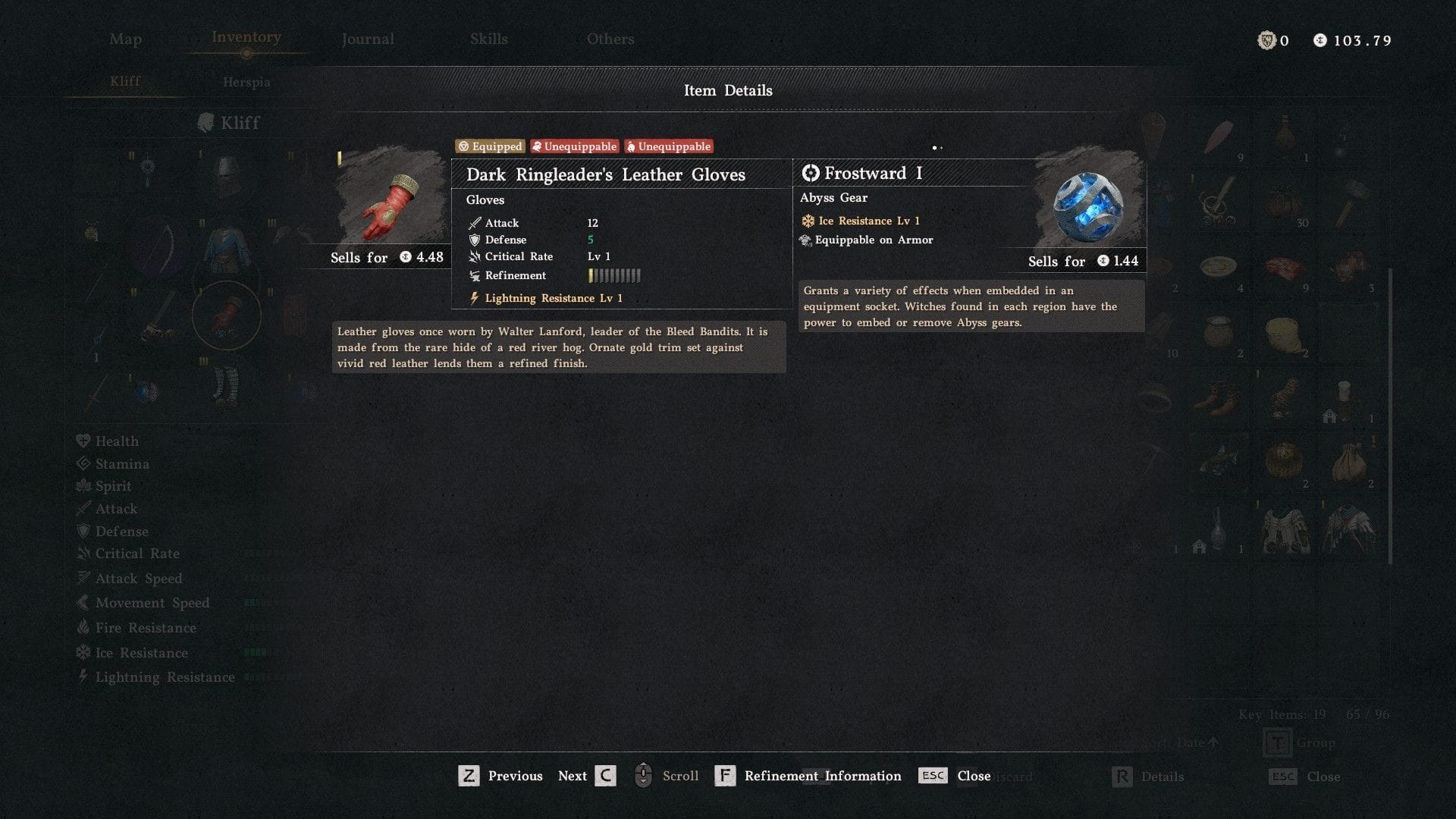Screen dimensions: 1456x819
Task: Click the mouse Scroll icon in the bottom bar
Action: pyautogui.click(x=644, y=775)
